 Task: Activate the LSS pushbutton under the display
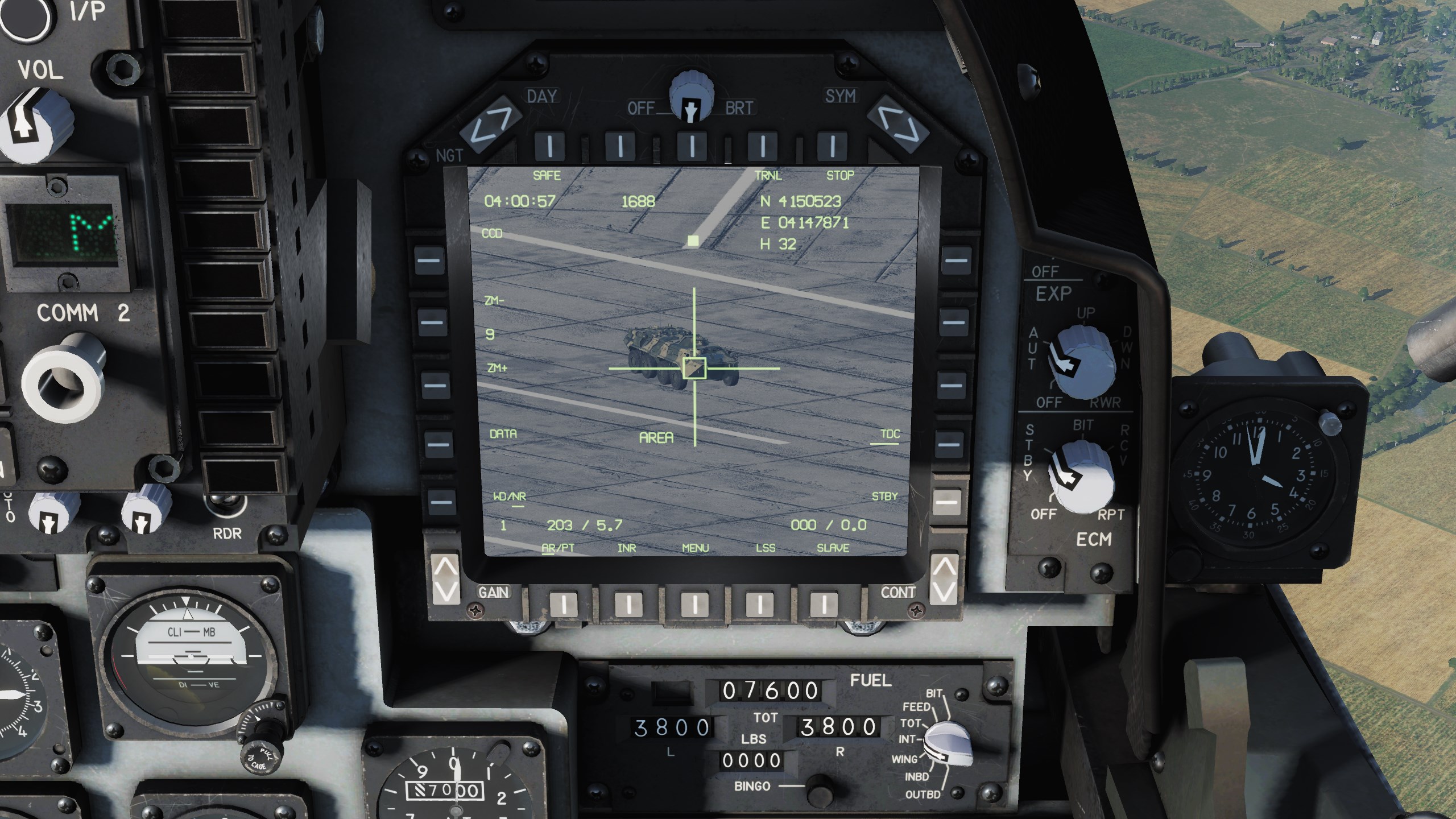[759, 605]
